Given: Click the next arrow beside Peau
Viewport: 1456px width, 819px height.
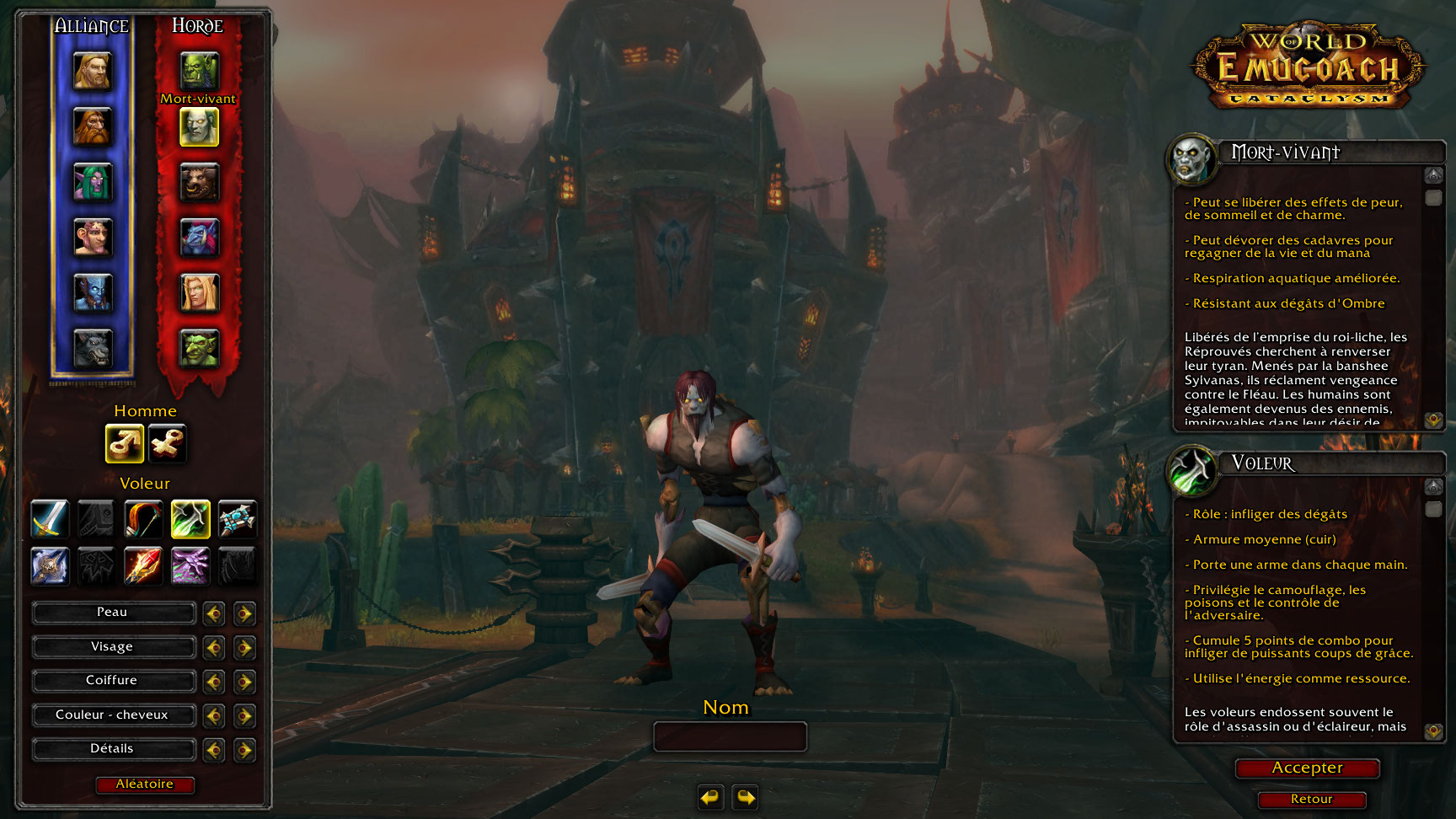Looking at the screenshot, I should (244, 613).
